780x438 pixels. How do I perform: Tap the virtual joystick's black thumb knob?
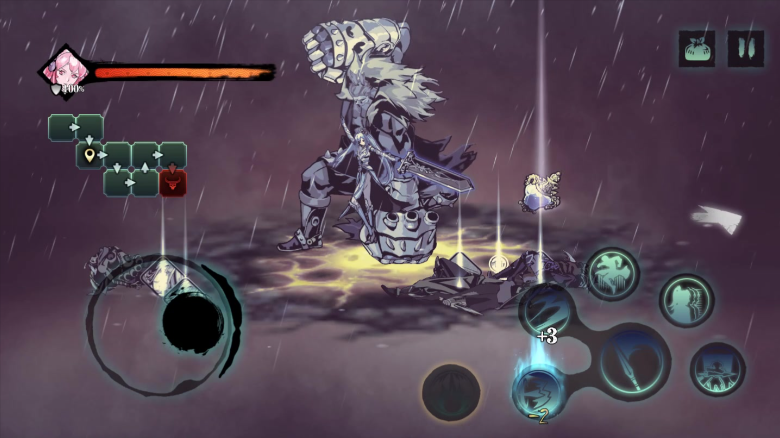click(192, 322)
